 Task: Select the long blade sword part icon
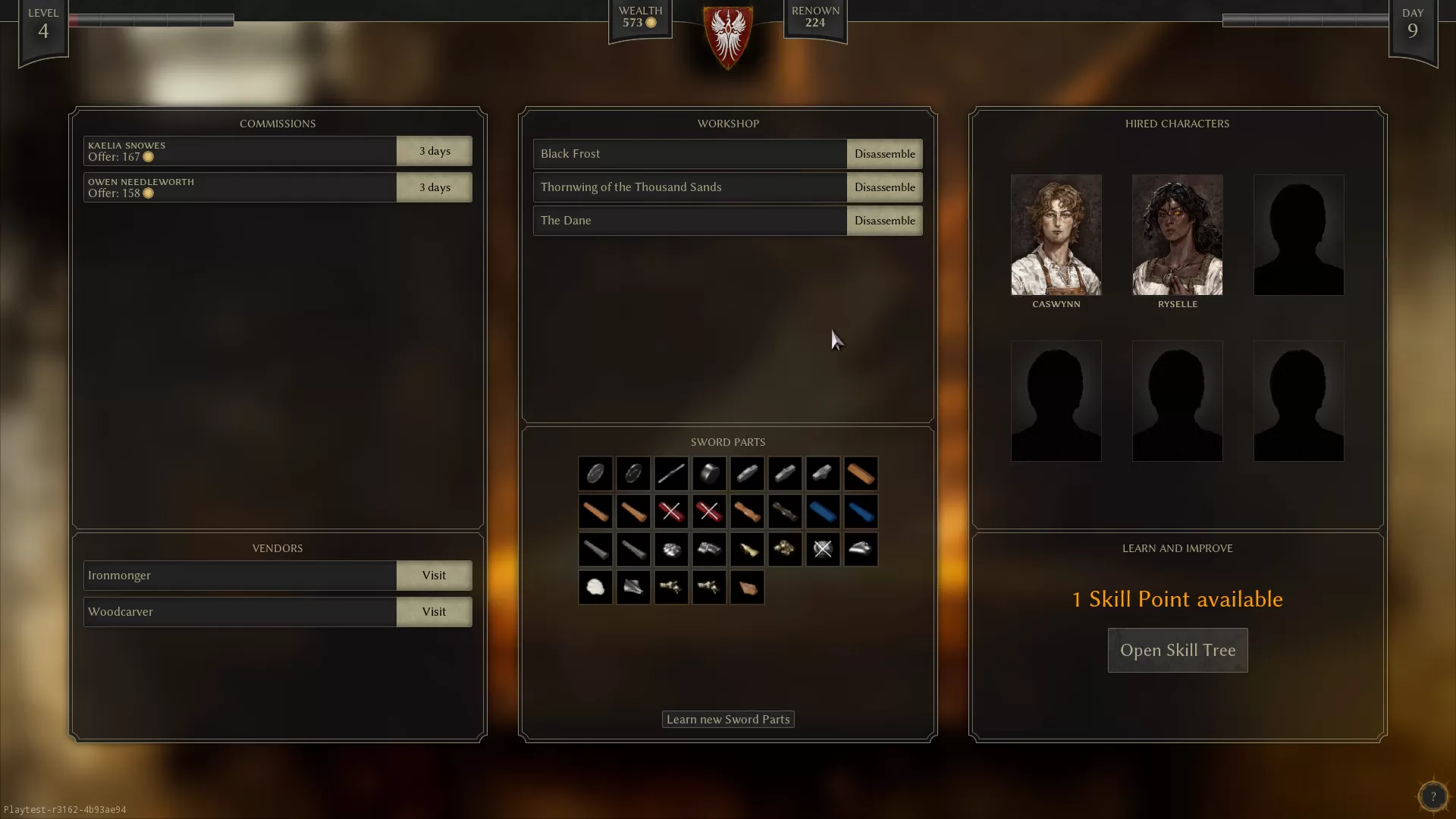pos(671,473)
